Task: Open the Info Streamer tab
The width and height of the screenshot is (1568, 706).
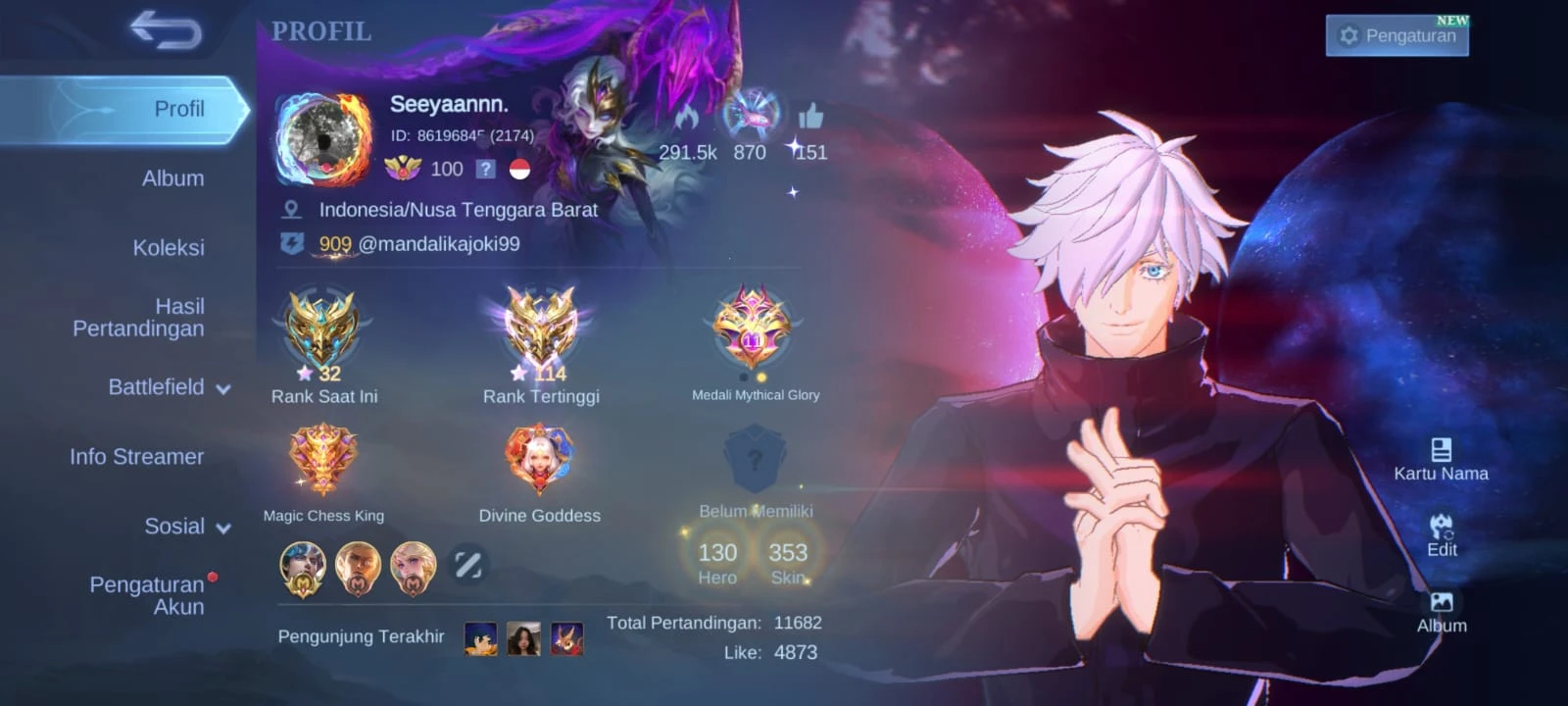Action: click(136, 456)
